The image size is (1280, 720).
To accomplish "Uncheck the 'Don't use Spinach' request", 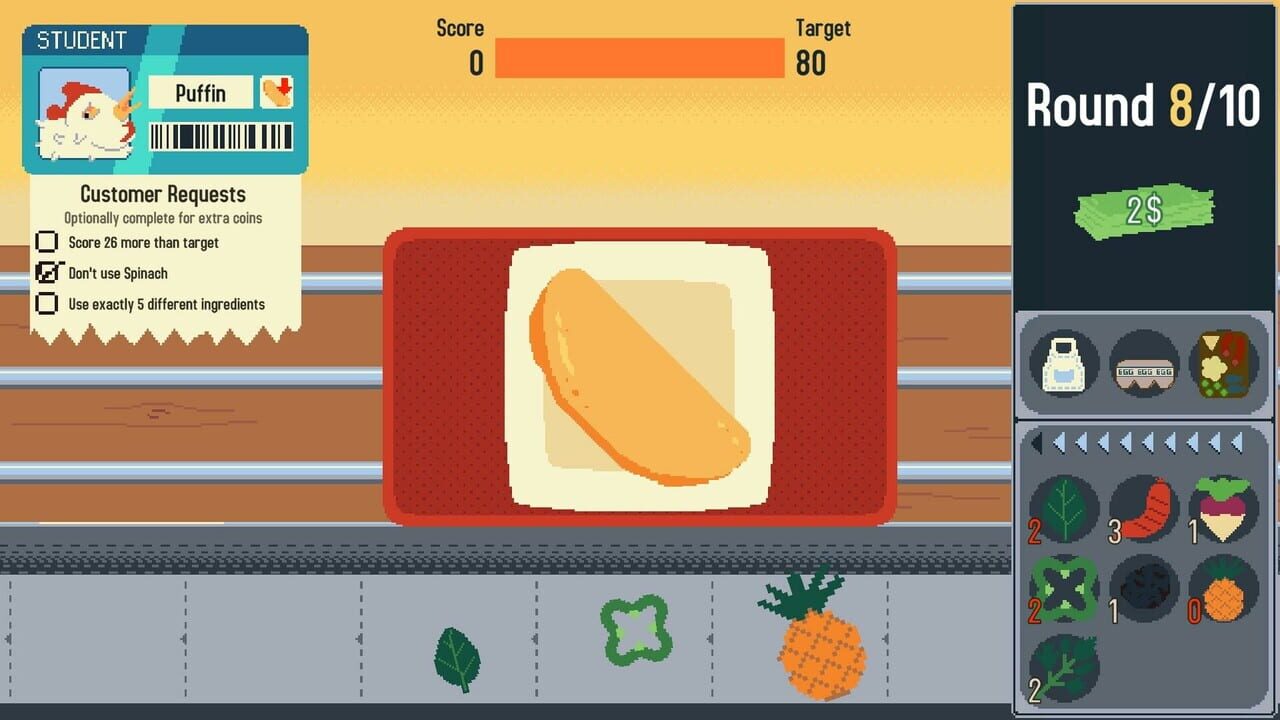I will point(47,273).
